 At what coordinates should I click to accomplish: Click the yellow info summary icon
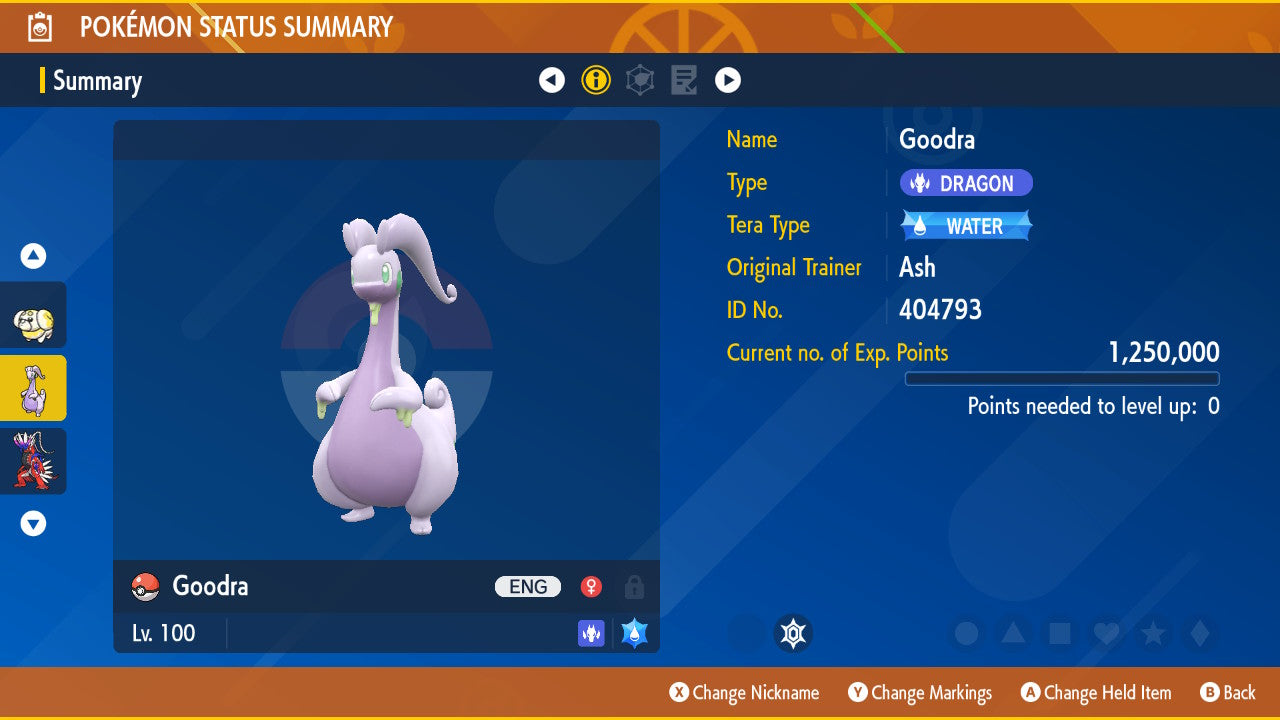coord(596,79)
